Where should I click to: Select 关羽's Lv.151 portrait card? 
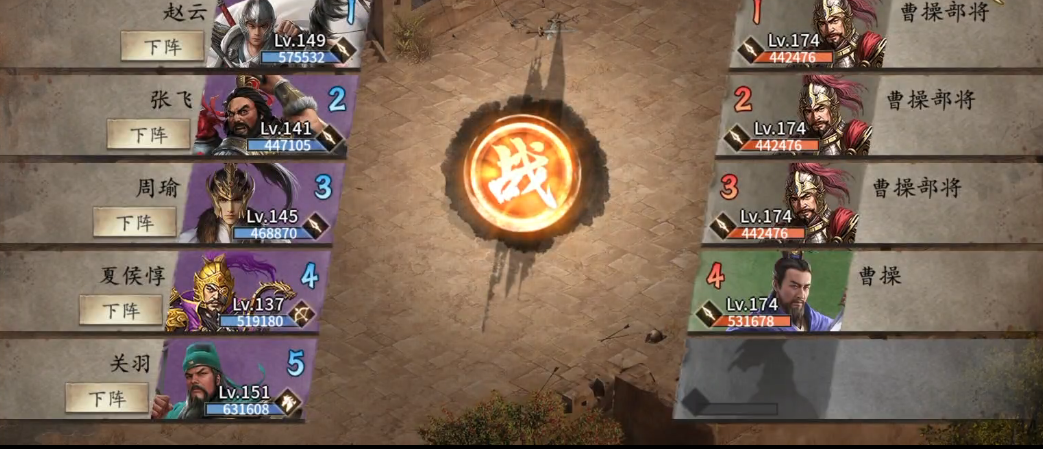[x=236, y=379]
